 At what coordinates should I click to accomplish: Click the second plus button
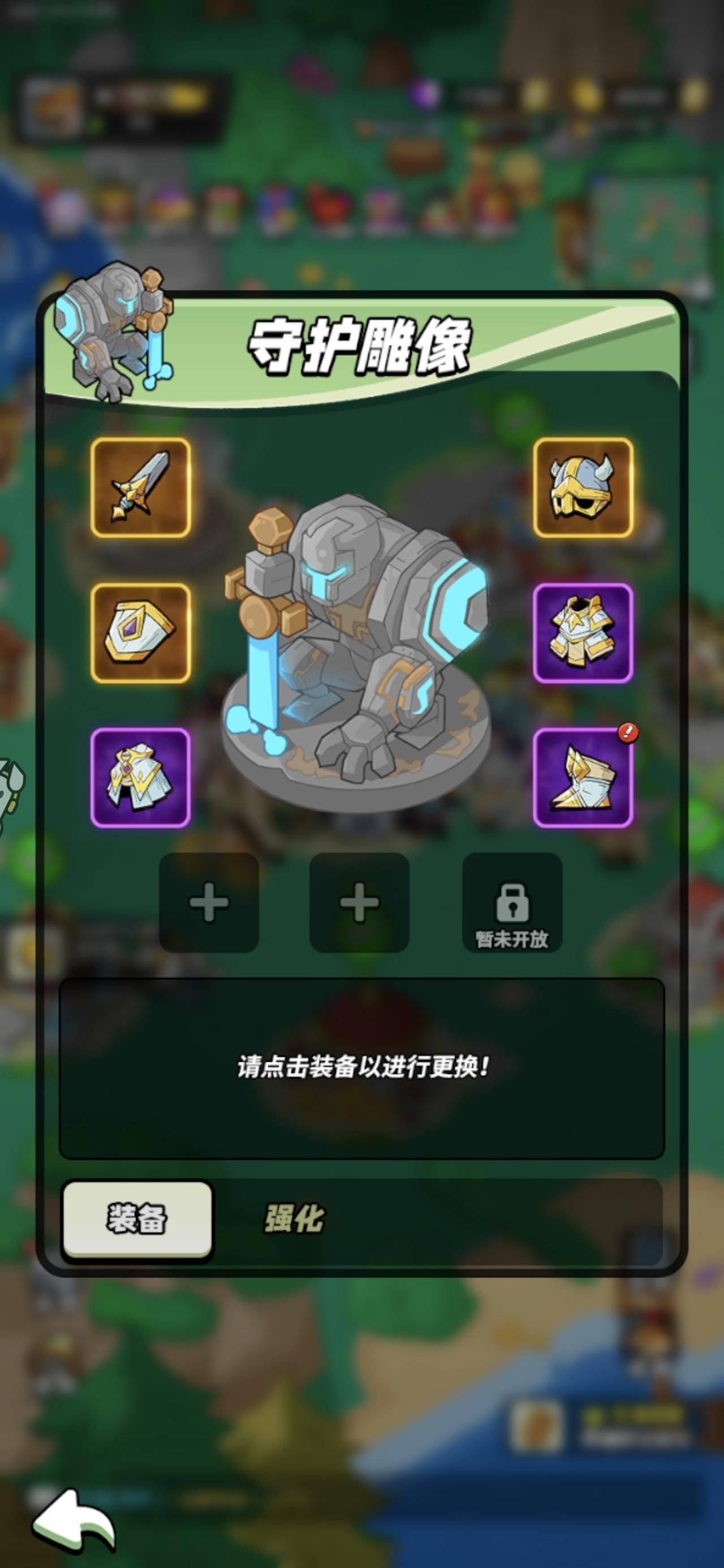point(361,905)
